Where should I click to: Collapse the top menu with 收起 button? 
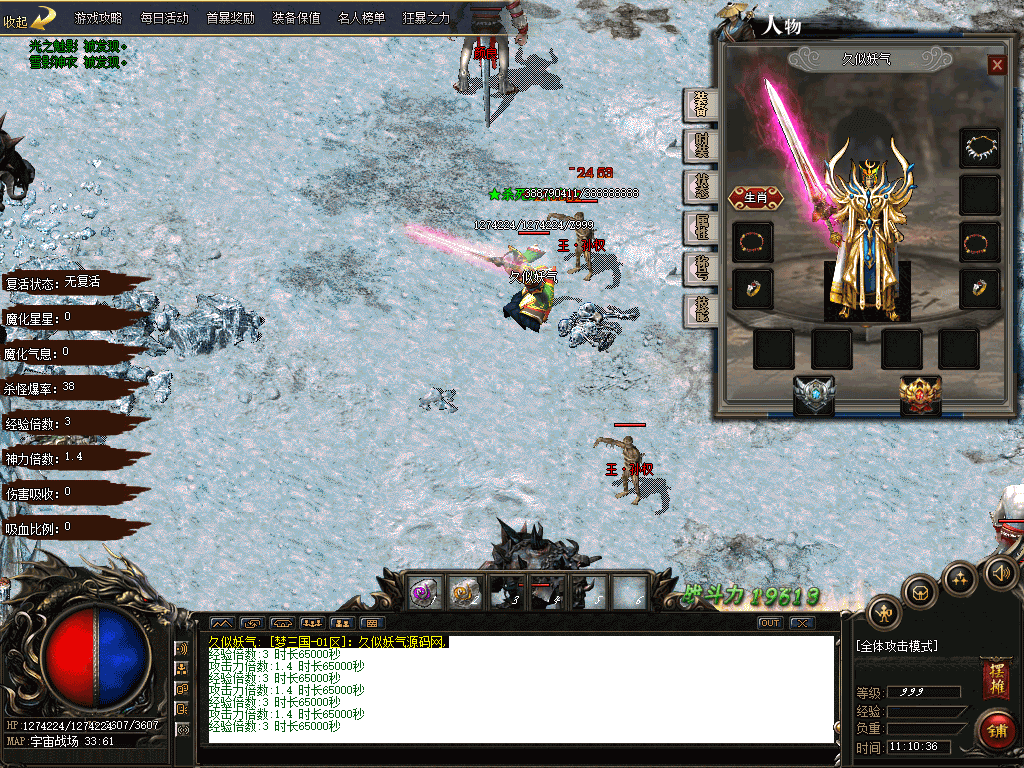click(28, 18)
